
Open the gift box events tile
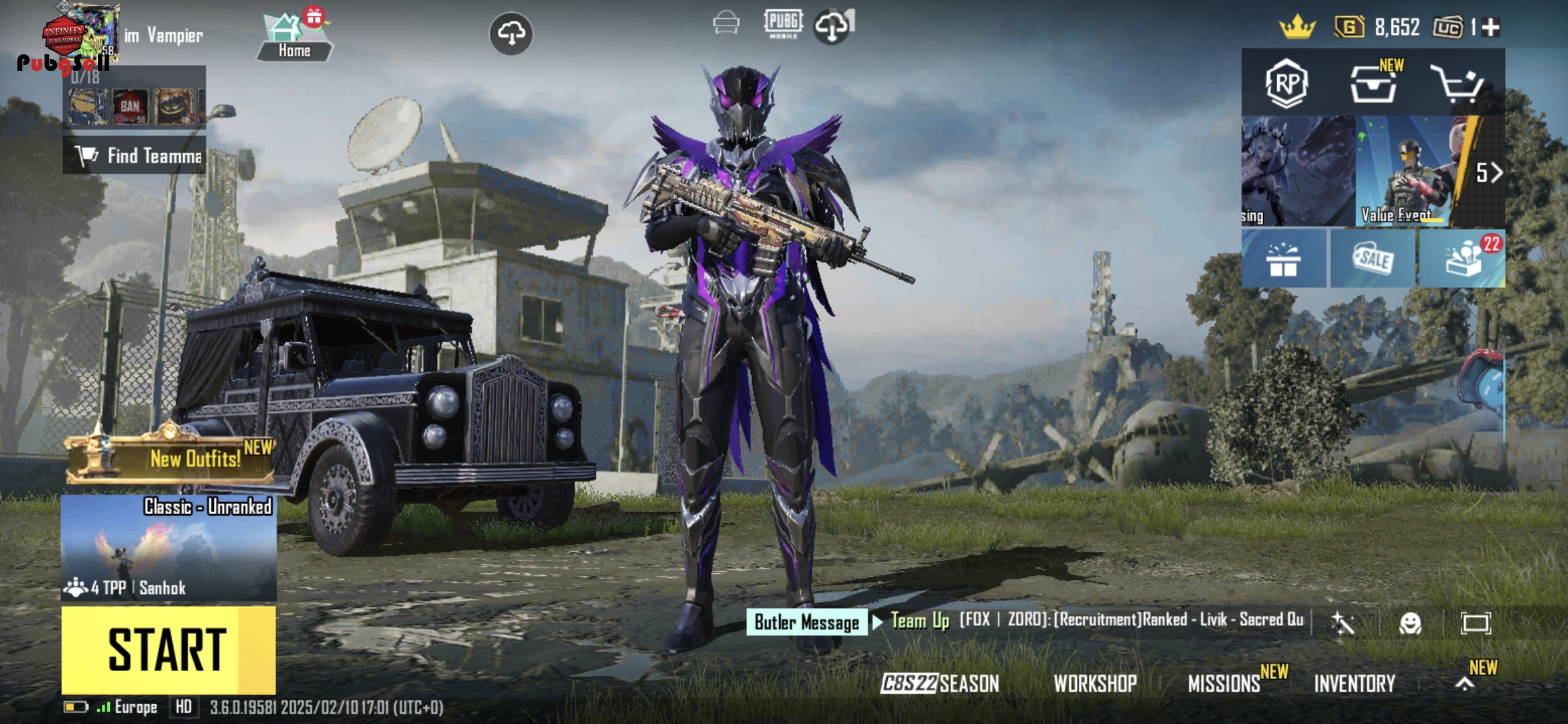click(1283, 259)
